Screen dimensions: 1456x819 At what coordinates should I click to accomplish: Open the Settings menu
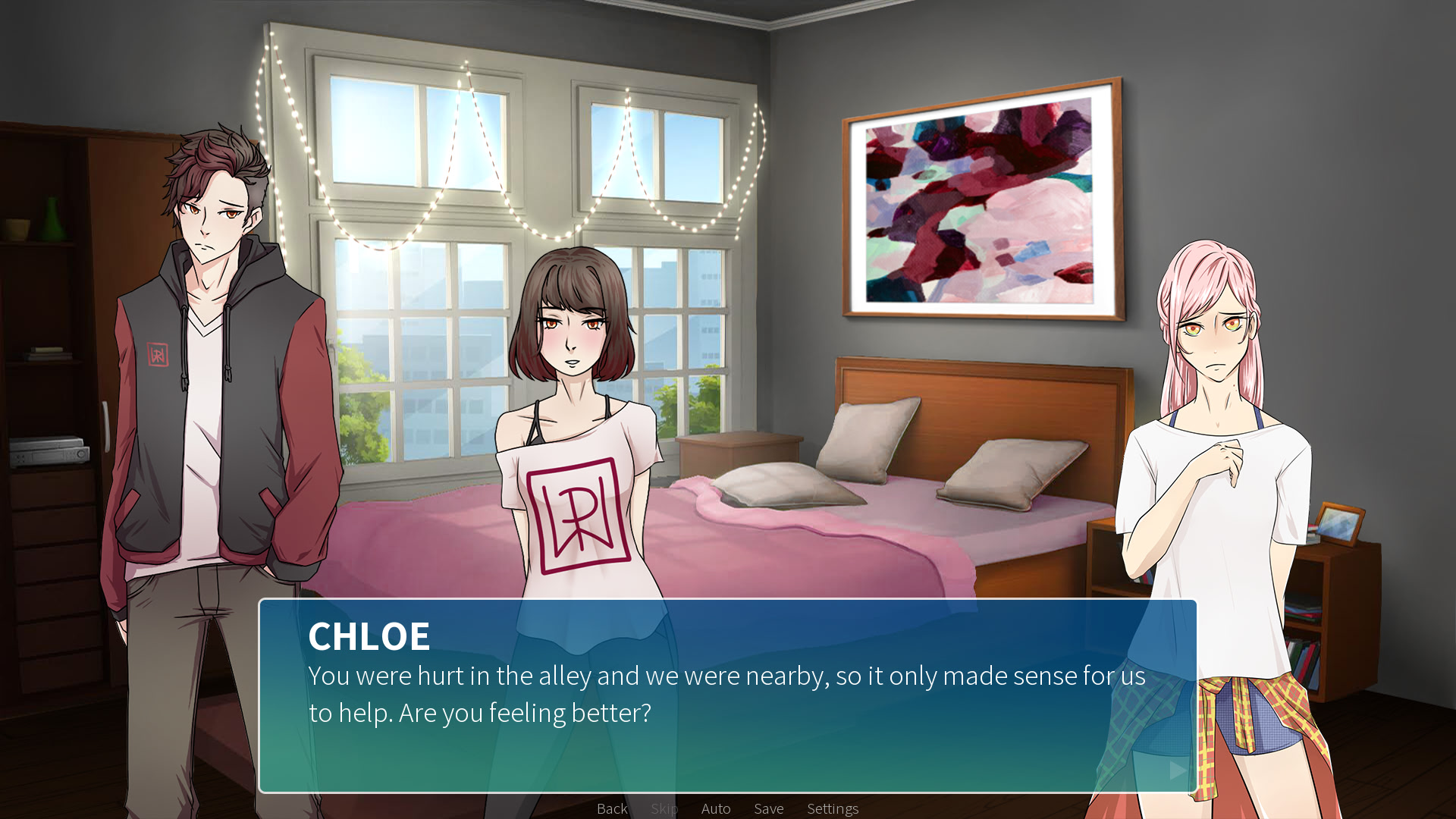click(833, 808)
